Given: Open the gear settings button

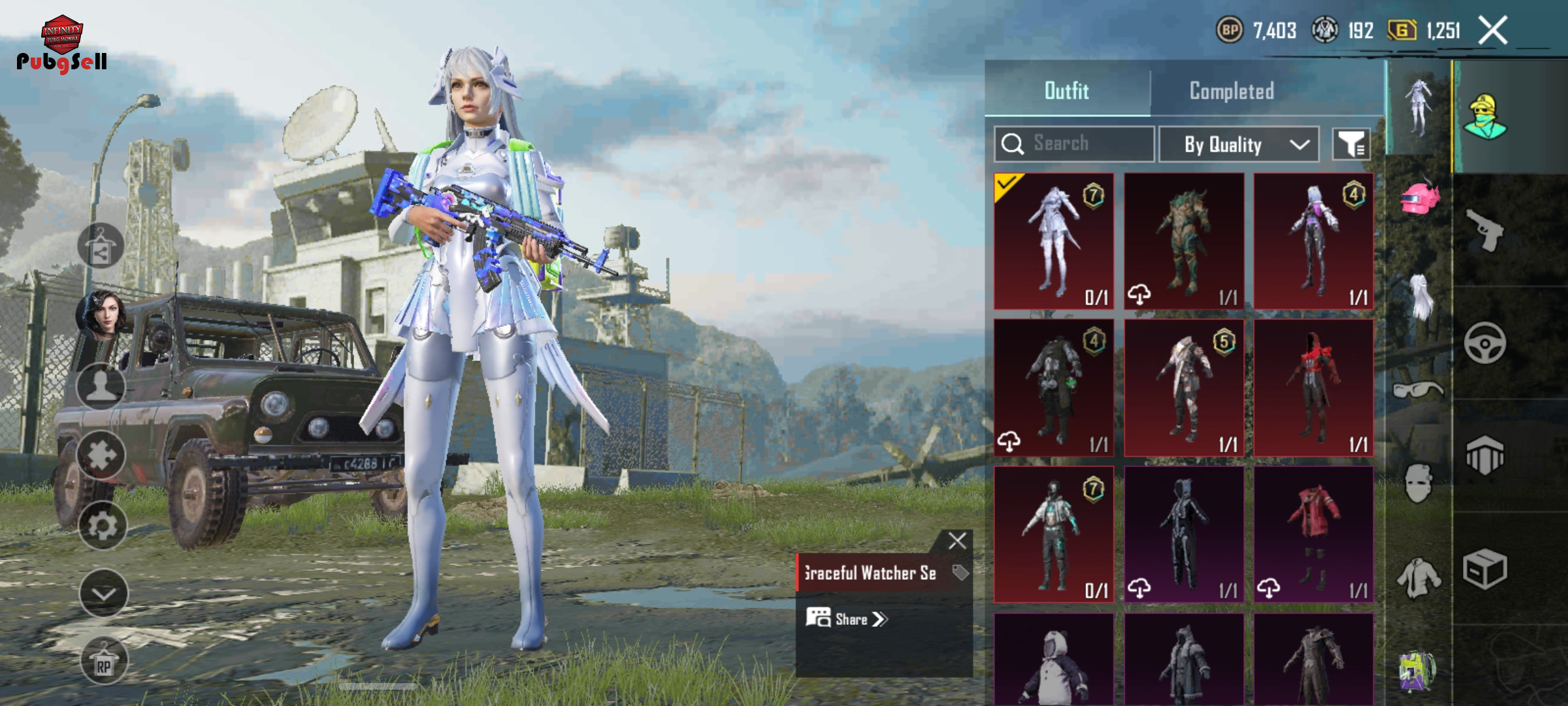Looking at the screenshot, I should 103,525.
